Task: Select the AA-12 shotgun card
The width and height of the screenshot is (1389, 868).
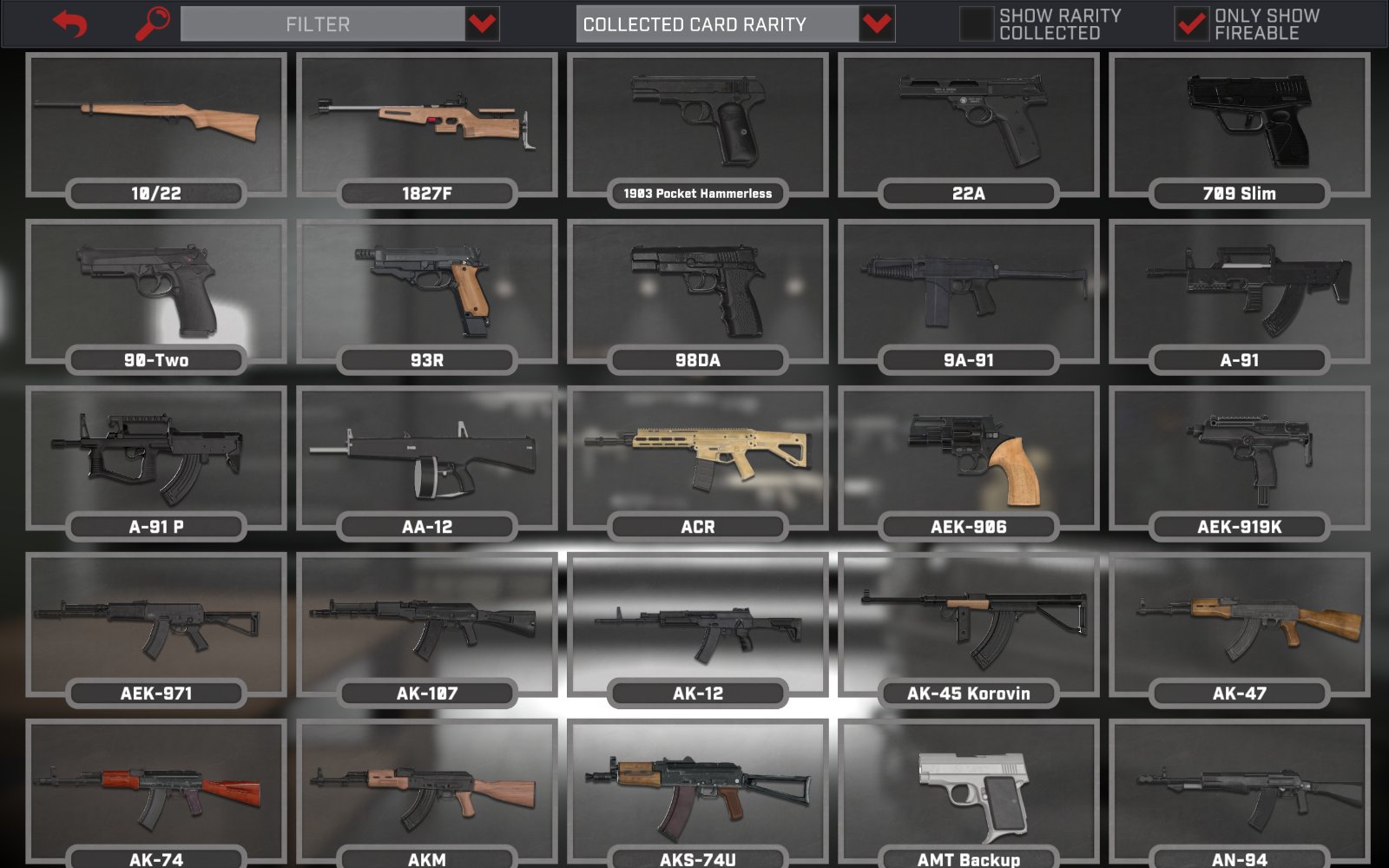Action: 427,459
